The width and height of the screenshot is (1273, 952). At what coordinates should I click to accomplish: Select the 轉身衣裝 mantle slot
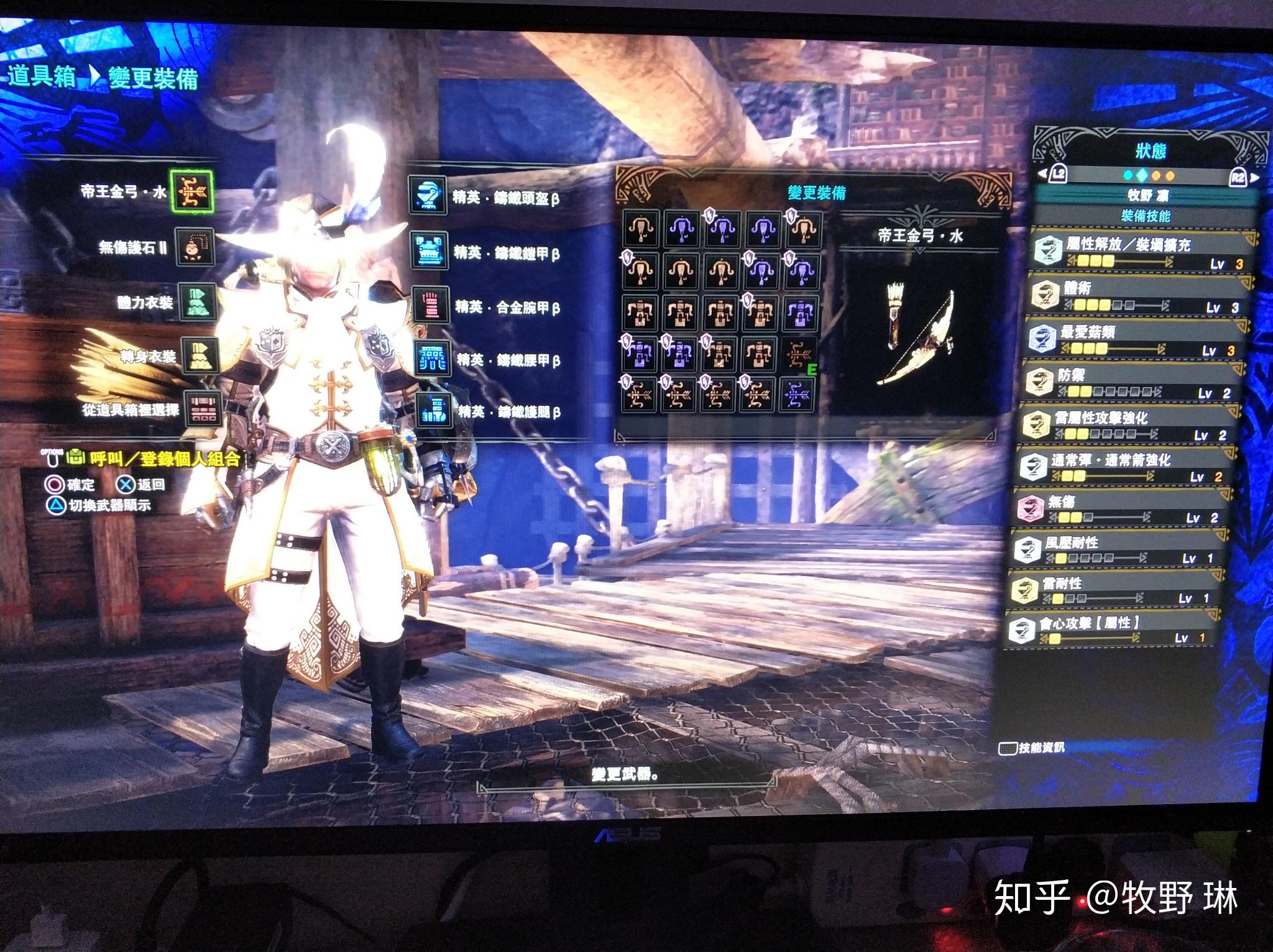pos(201,356)
